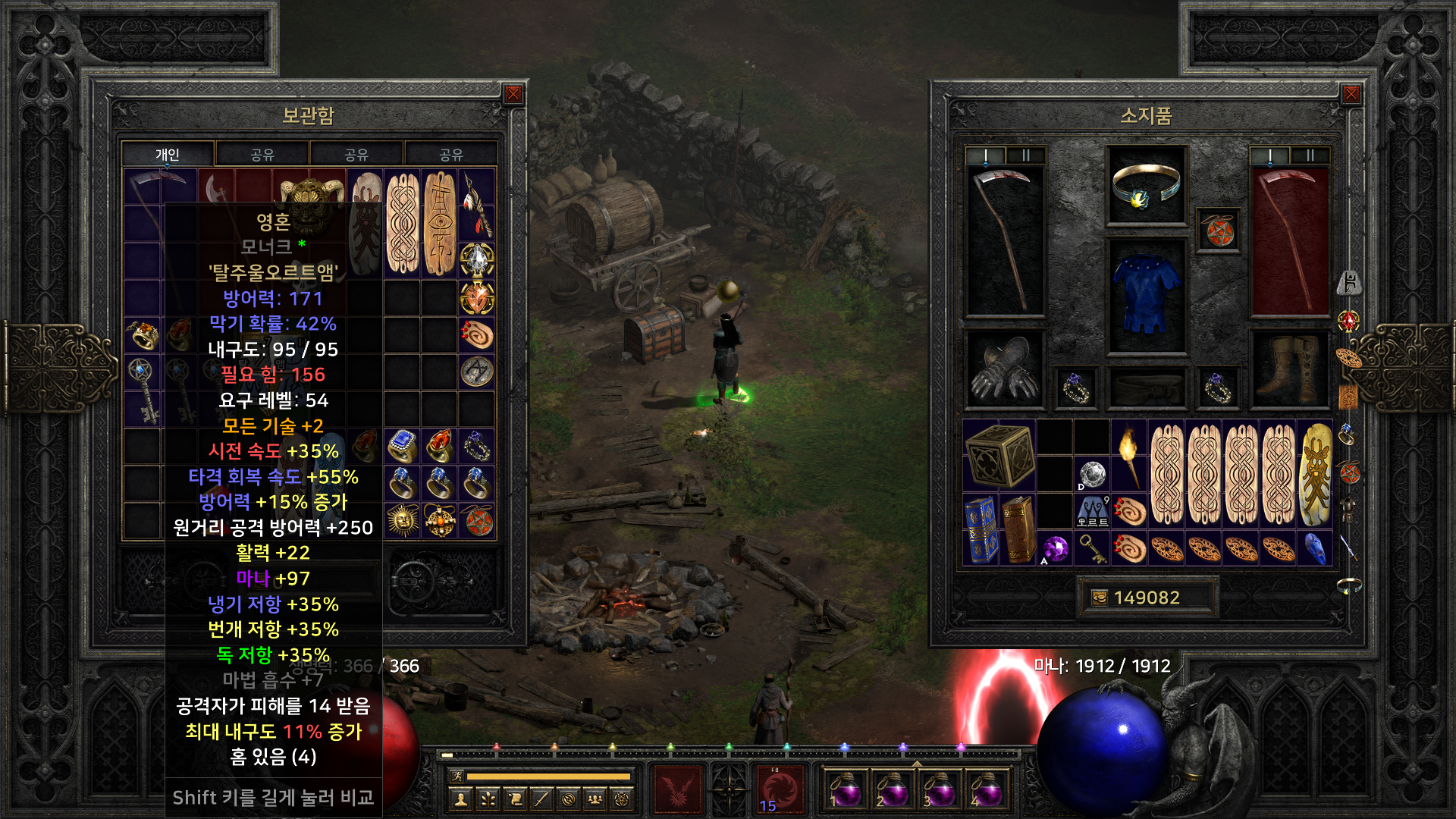The image size is (1456, 819).
Task: Select the 오르트 rune in inventory
Action: (1092, 511)
